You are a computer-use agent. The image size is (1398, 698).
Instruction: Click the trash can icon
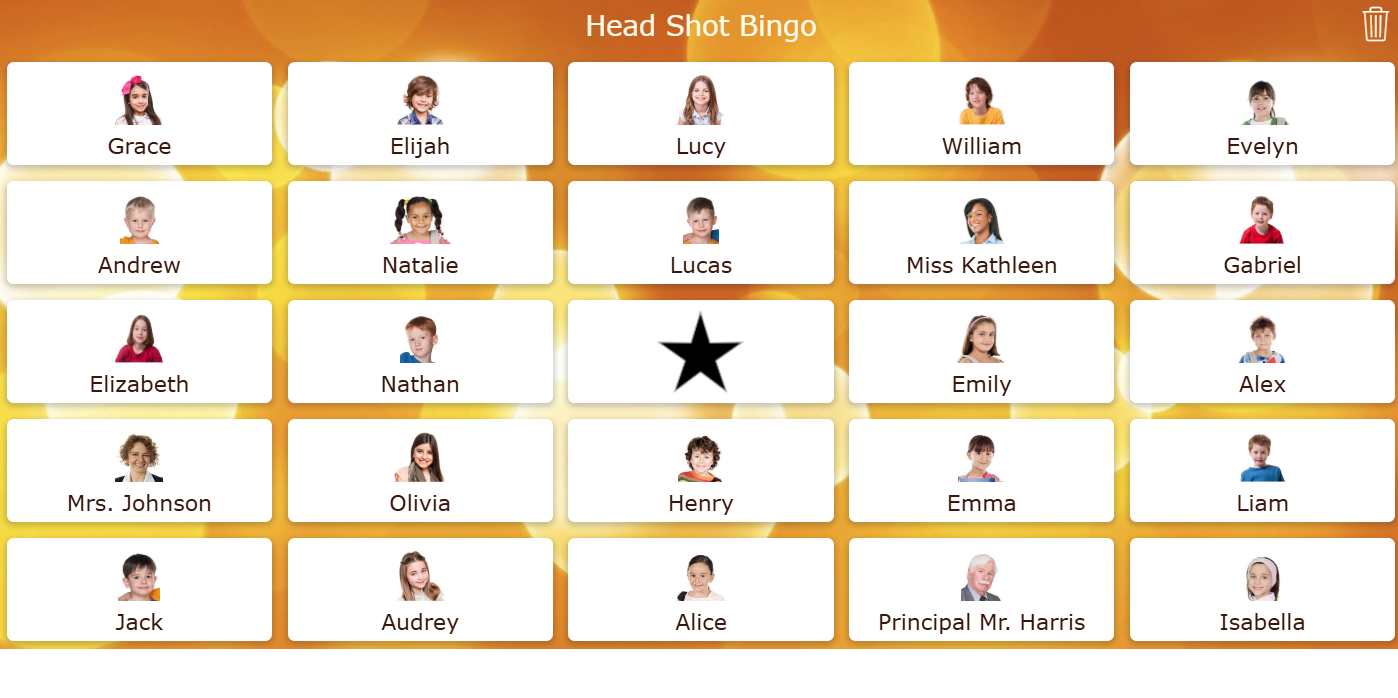click(x=1375, y=24)
